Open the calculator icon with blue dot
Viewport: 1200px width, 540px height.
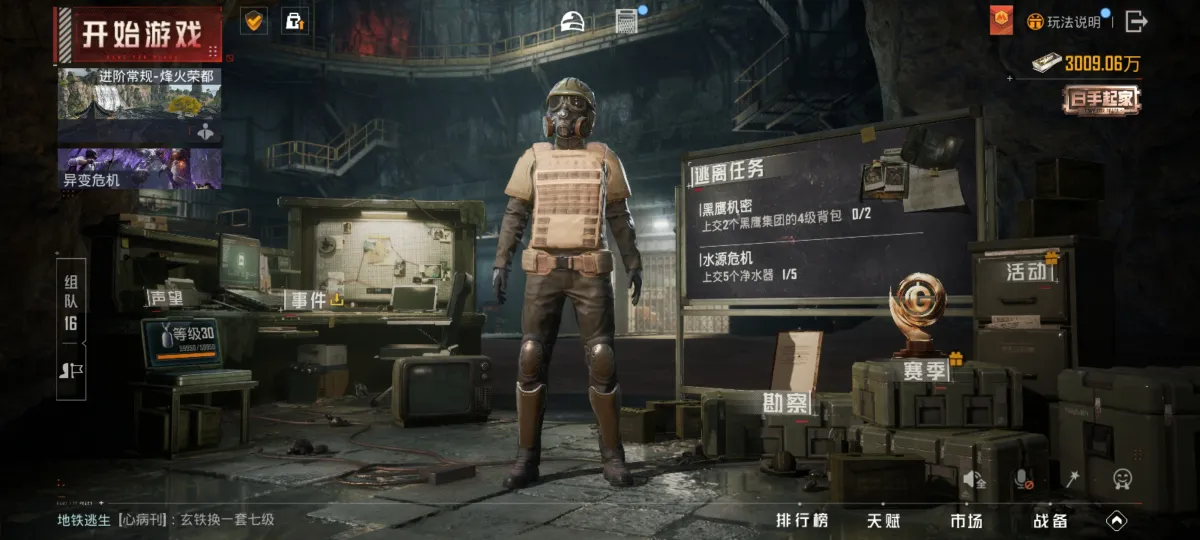click(x=628, y=21)
